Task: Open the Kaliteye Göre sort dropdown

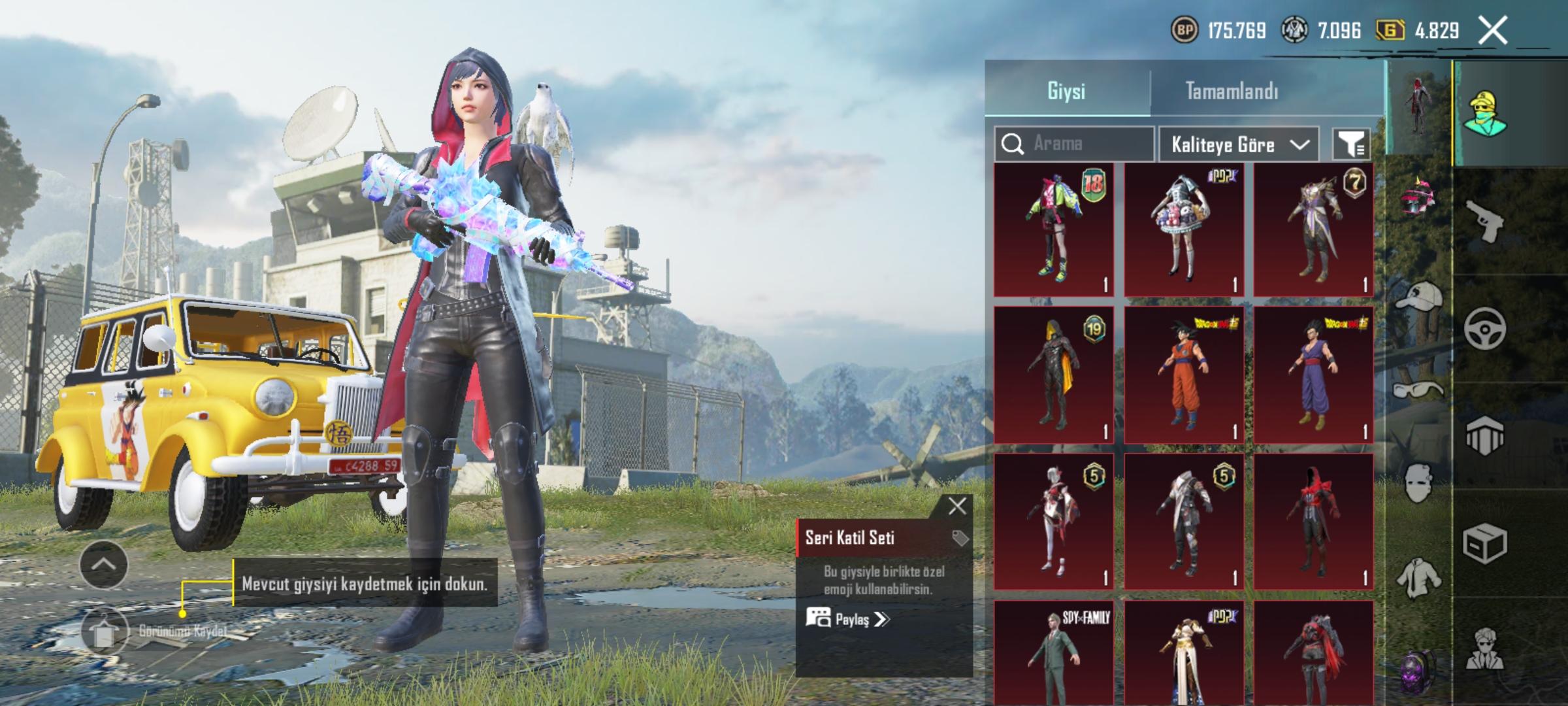Action: (1239, 144)
